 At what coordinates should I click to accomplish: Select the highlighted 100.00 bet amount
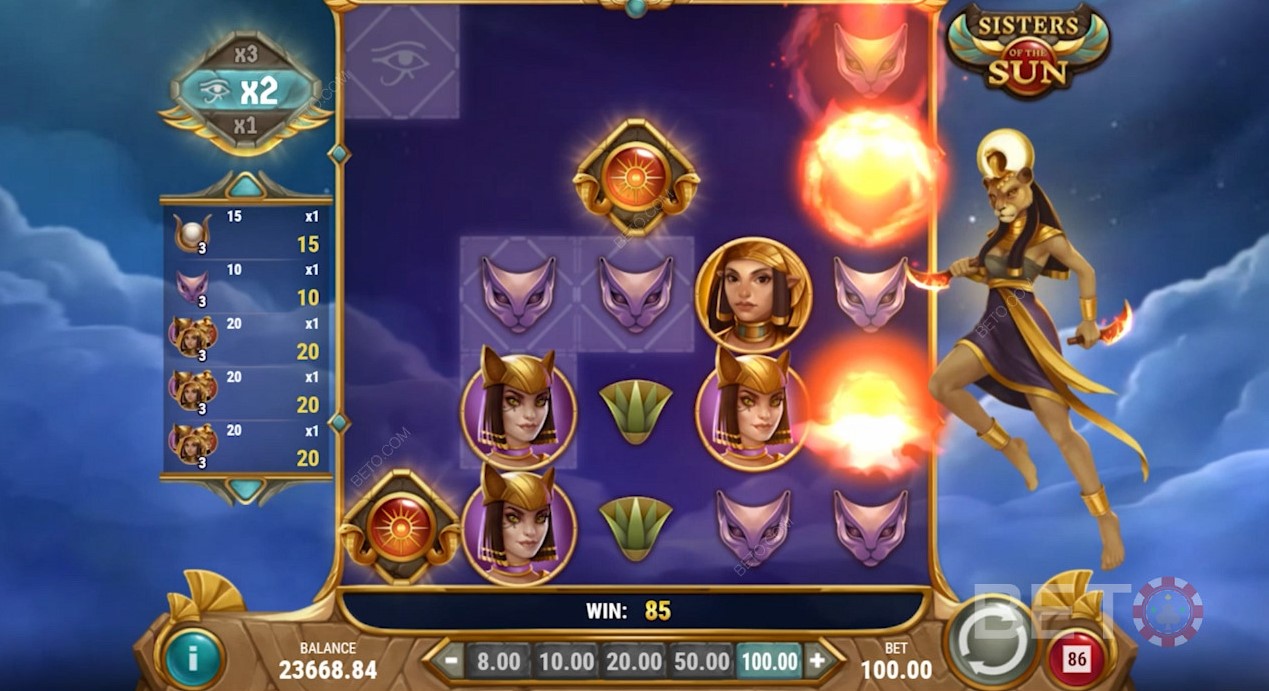pyautogui.click(x=769, y=661)
